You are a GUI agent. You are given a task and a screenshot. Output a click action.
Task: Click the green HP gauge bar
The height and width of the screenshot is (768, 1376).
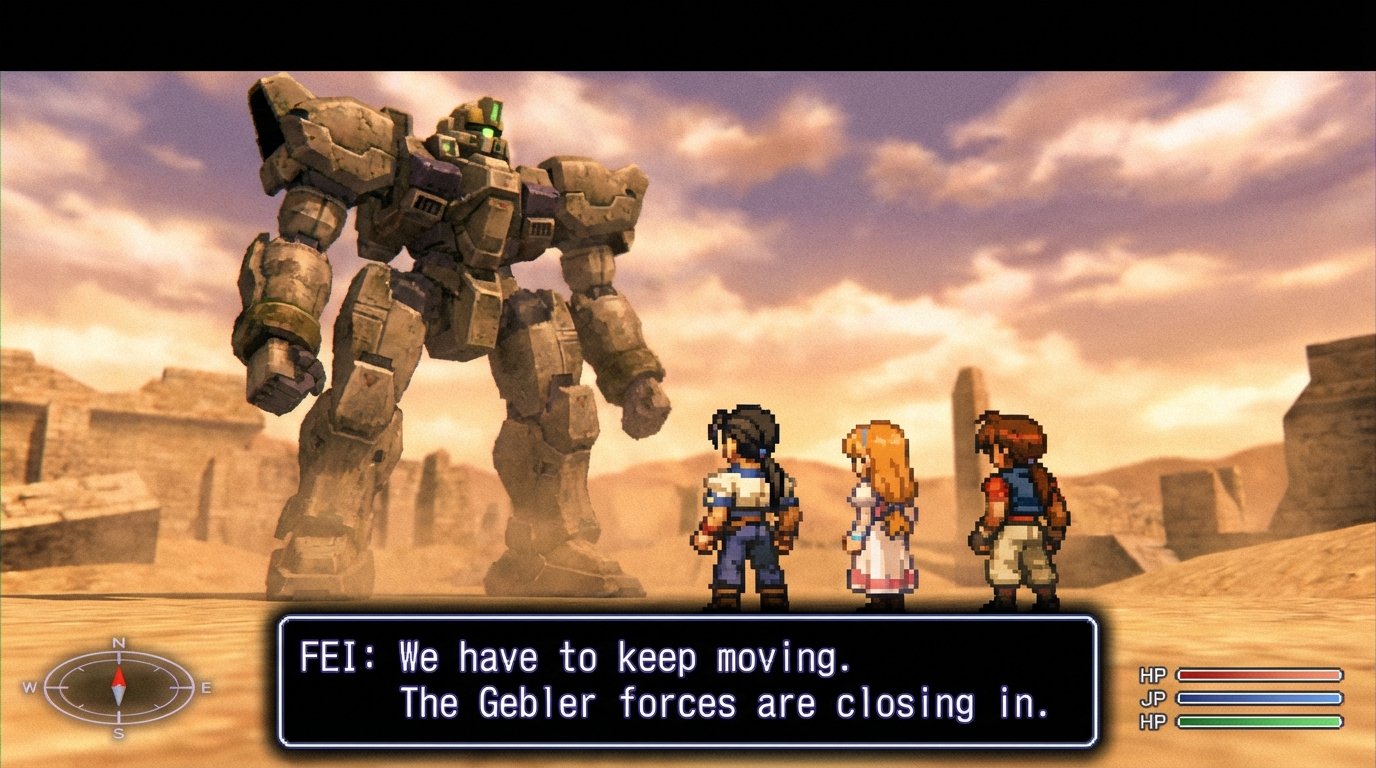[1258, 722]
